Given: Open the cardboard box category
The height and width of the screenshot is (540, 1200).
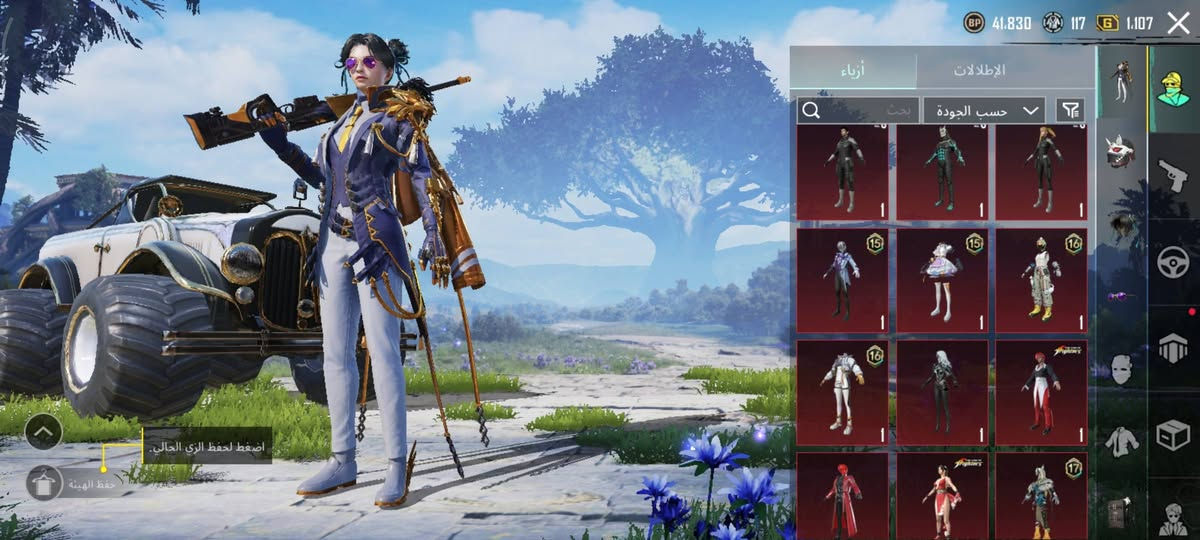Looking at the screenshot, I should tap(1173, 434).
